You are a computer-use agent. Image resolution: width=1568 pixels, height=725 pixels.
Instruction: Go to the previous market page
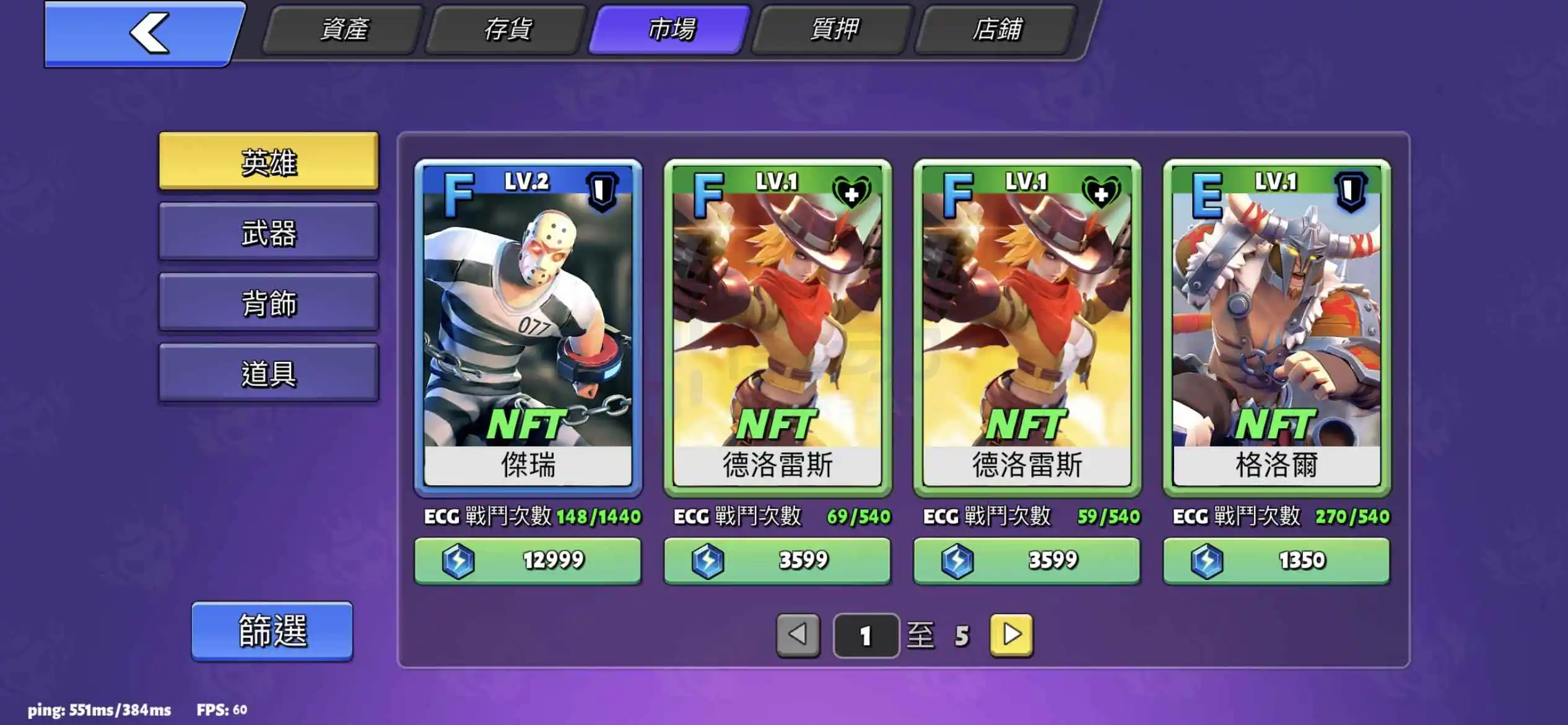[798, 635]
